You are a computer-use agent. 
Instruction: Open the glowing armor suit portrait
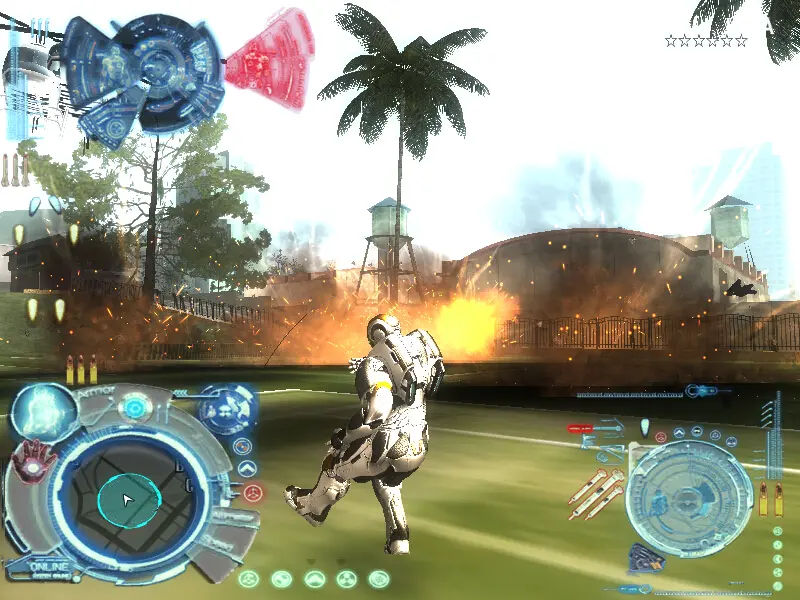pos(44,412)
